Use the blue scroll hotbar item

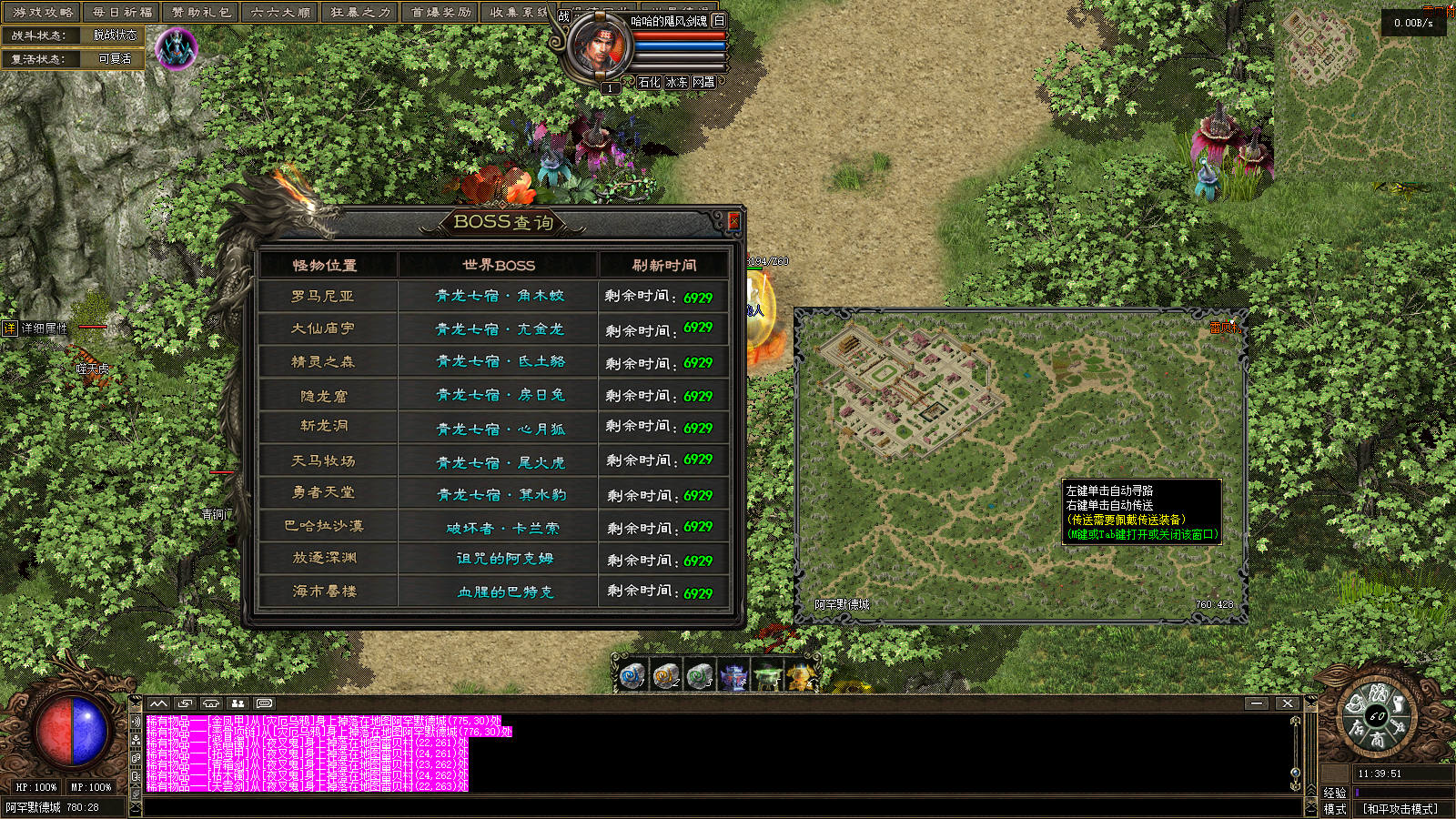631,676
